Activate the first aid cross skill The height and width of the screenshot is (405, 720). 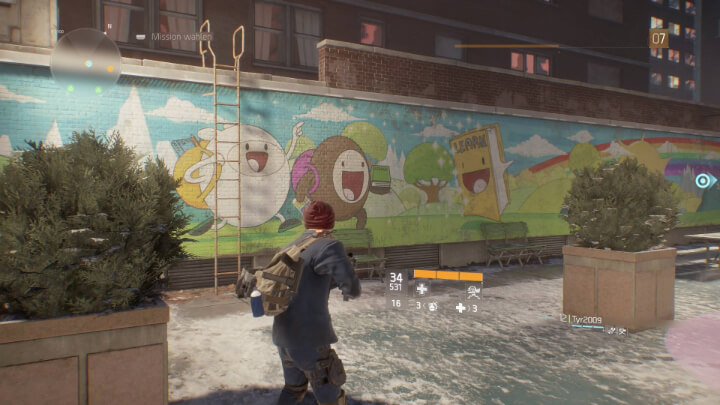tap(422, 290)
